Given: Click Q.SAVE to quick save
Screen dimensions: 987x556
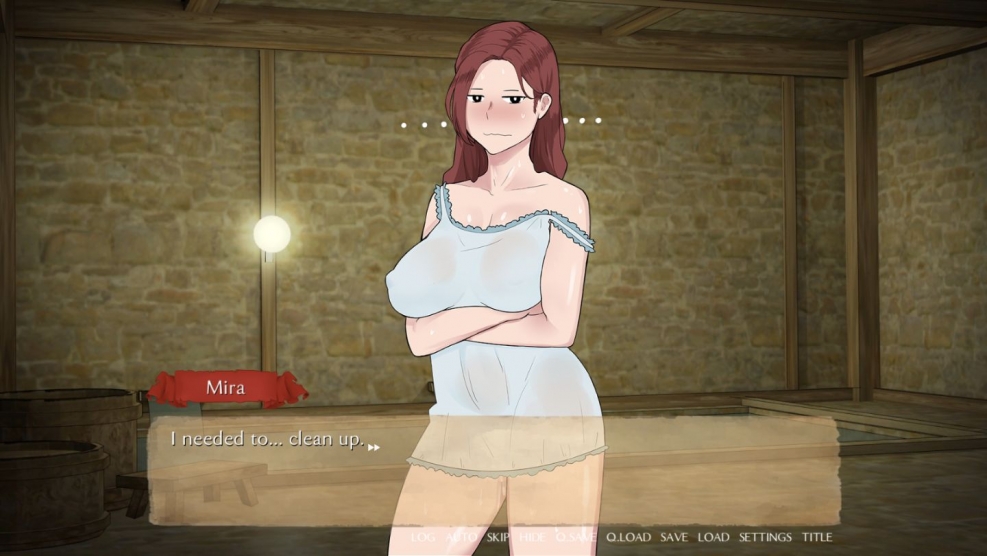Looking at the screenshot, I should pos(576,537).
